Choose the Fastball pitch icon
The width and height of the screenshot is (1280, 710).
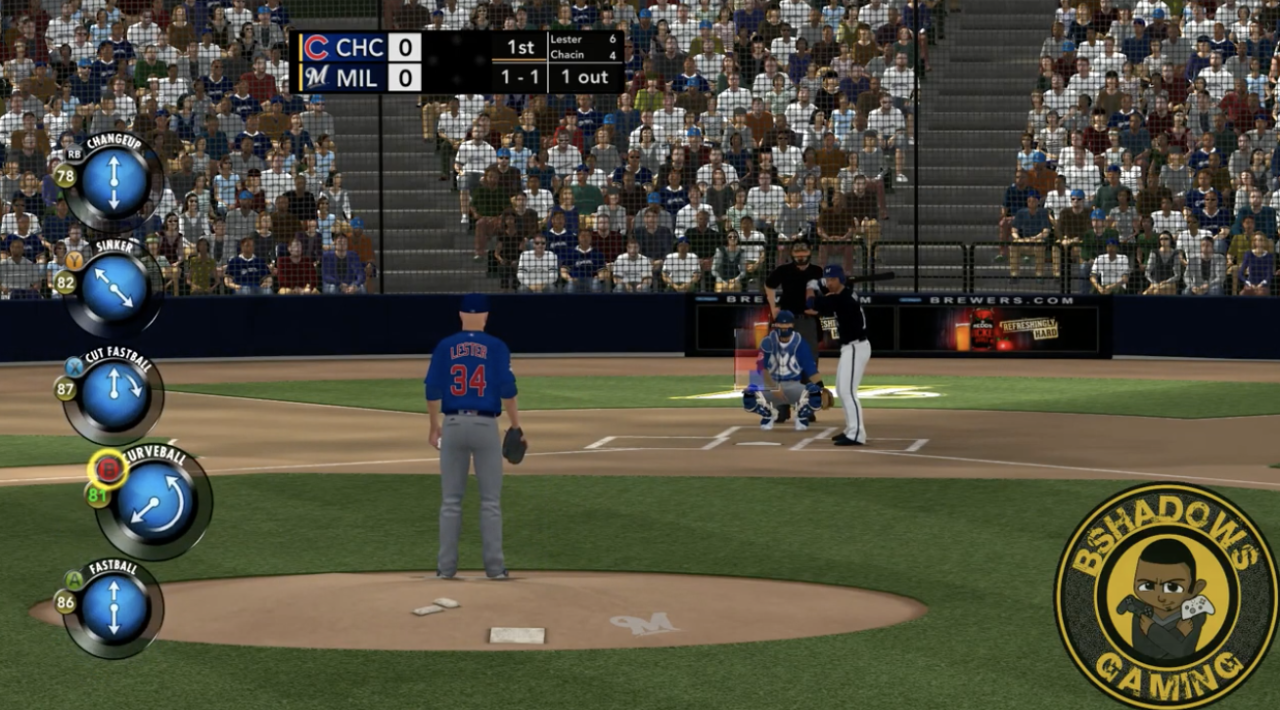click(x=113, y=607)
